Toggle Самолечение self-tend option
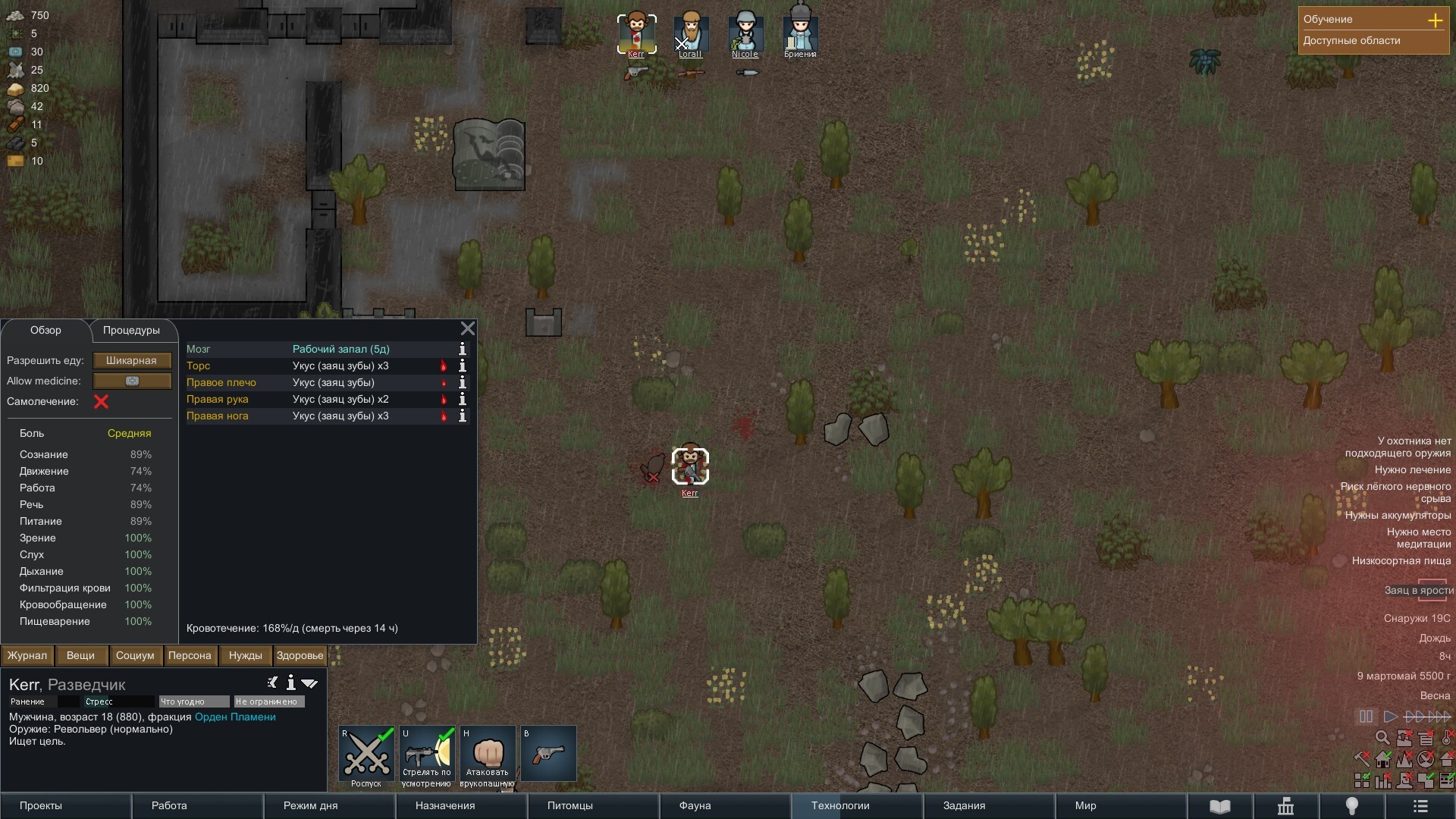 tap(101, 402)
